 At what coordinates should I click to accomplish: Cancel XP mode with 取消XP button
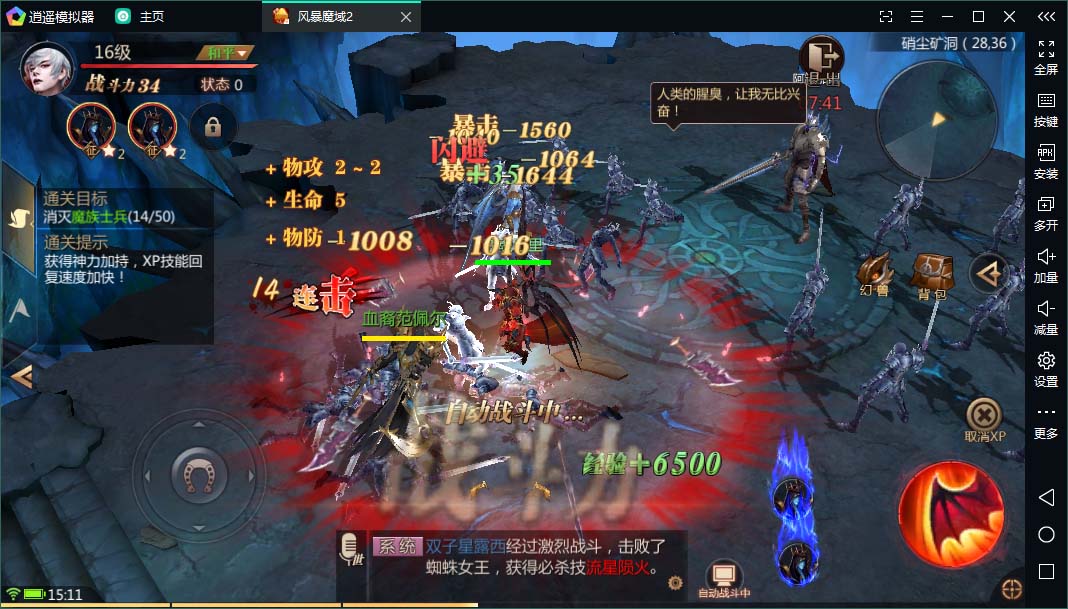coord(984,419)
